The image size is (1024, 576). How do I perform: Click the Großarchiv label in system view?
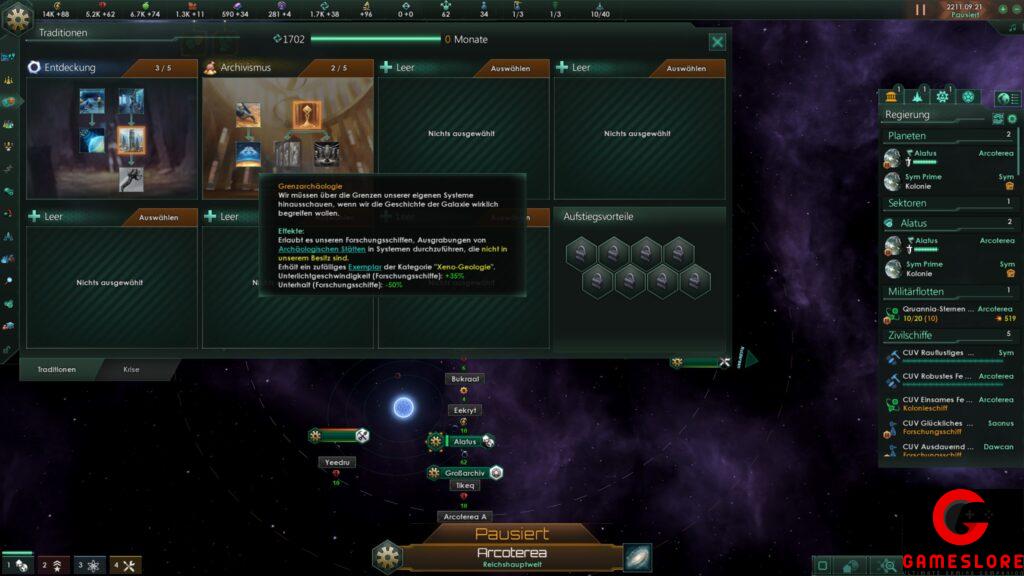tap(465, 473)
